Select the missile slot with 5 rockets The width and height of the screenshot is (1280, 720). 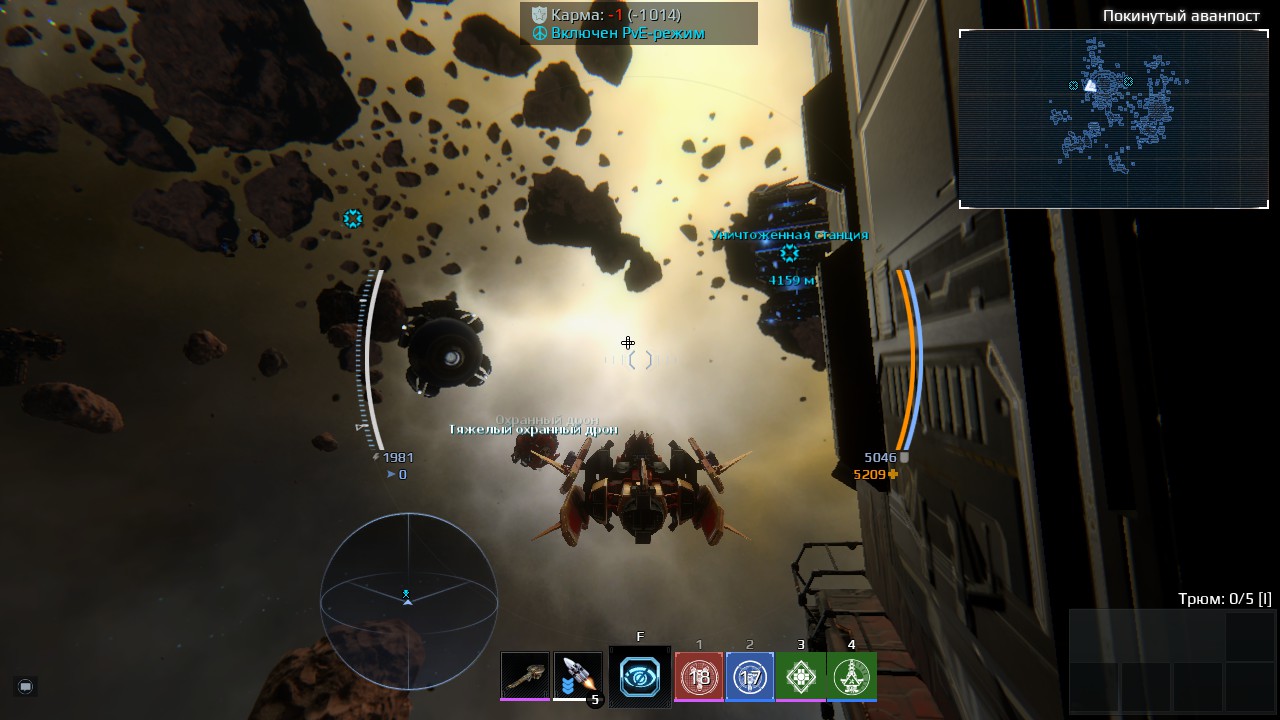point(577,676)
